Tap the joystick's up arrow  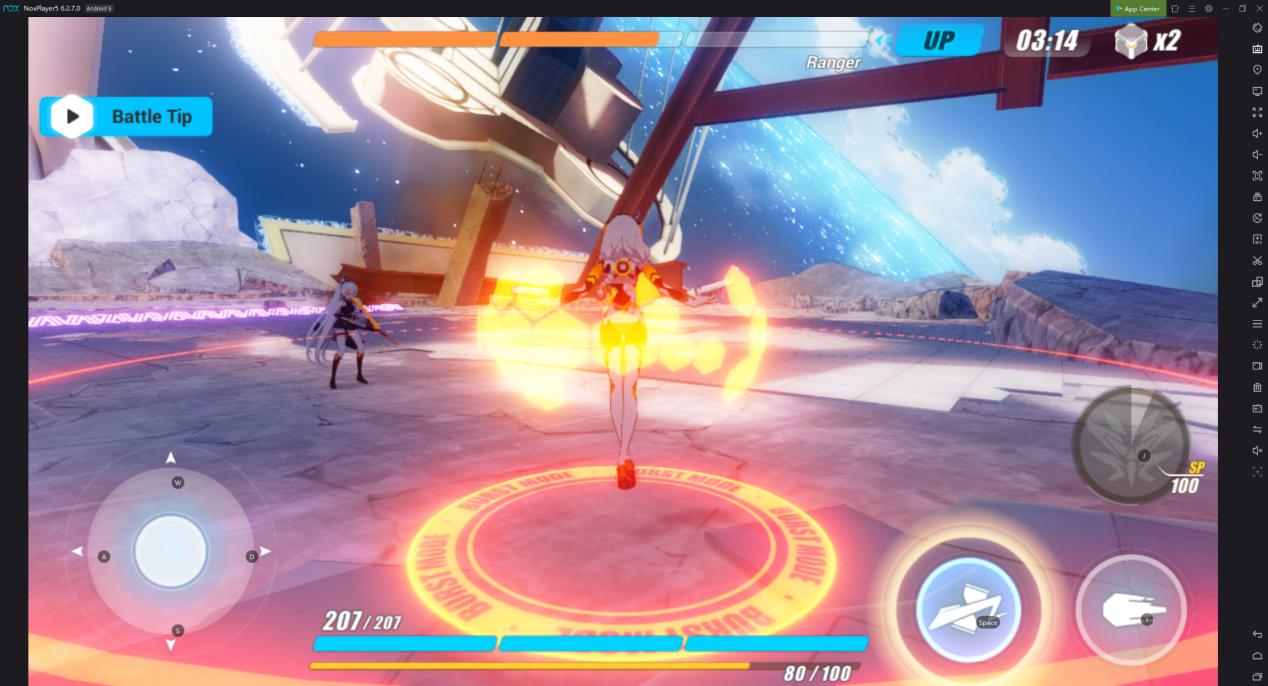171,458
